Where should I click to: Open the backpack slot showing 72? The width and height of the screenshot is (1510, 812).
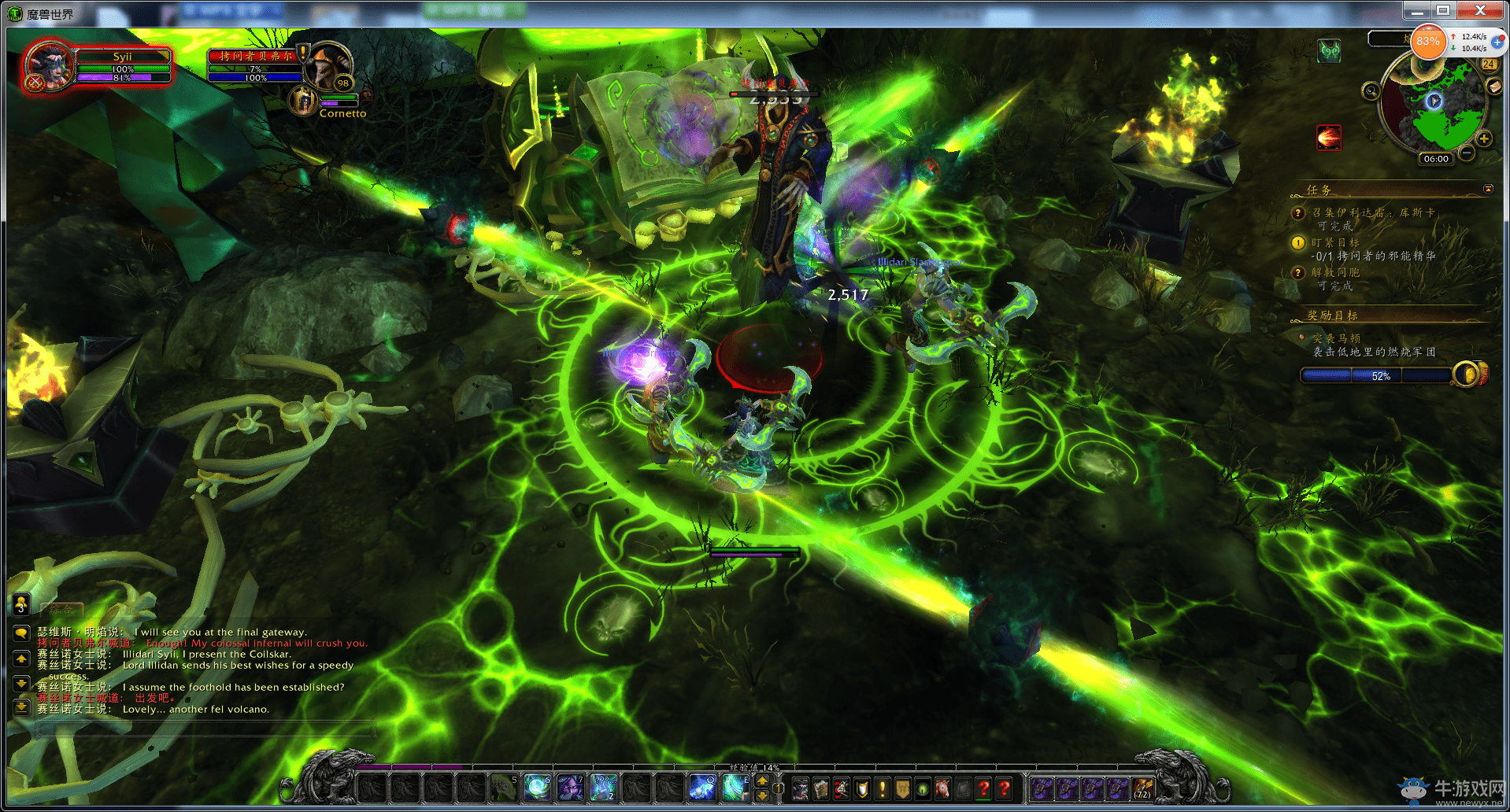click(x=1142, y=788)
